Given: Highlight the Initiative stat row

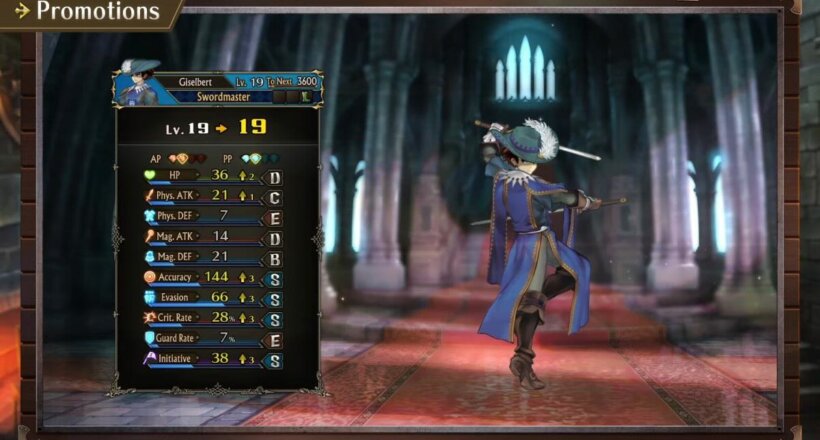Looking at the screenshot, I should [210, 359].
